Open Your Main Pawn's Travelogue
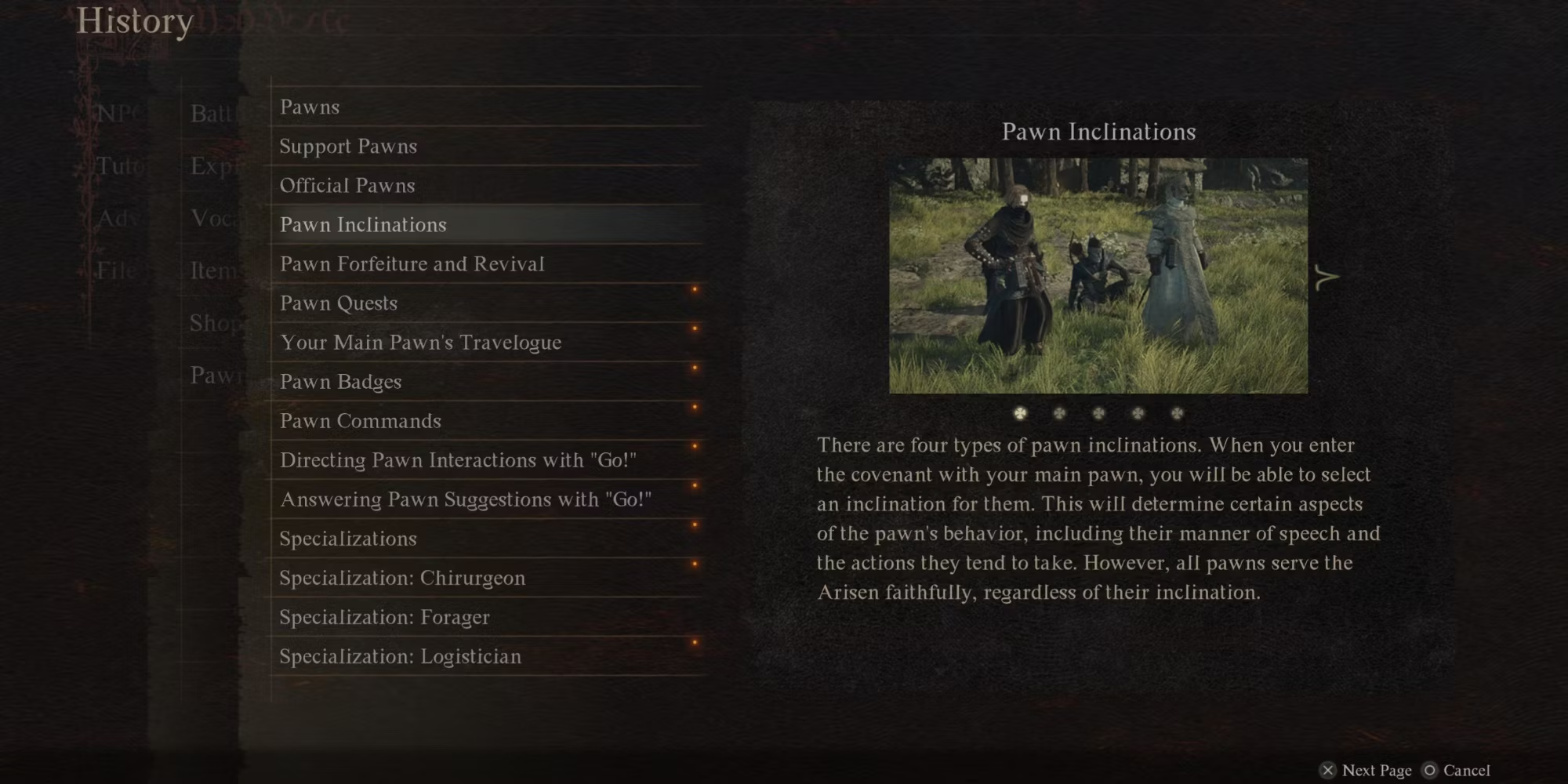 click(420, 343)
